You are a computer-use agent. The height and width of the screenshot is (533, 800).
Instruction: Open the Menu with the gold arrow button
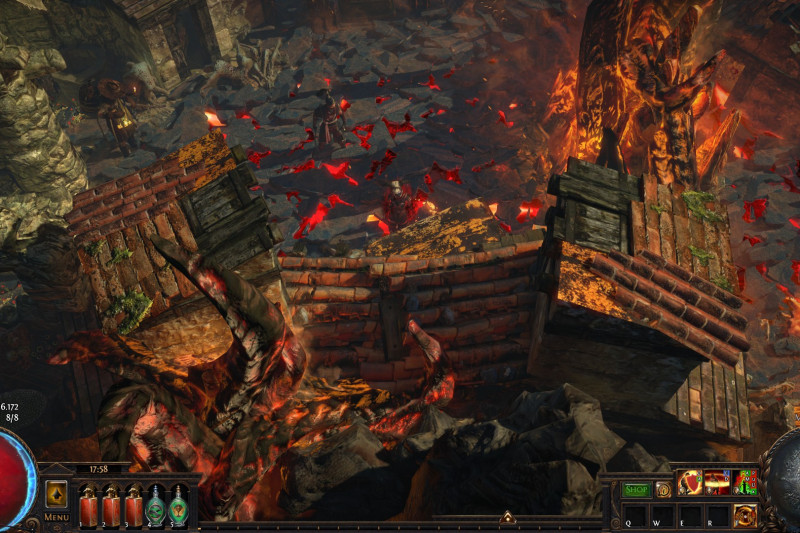pyautogui.click(x=56, y=494)
